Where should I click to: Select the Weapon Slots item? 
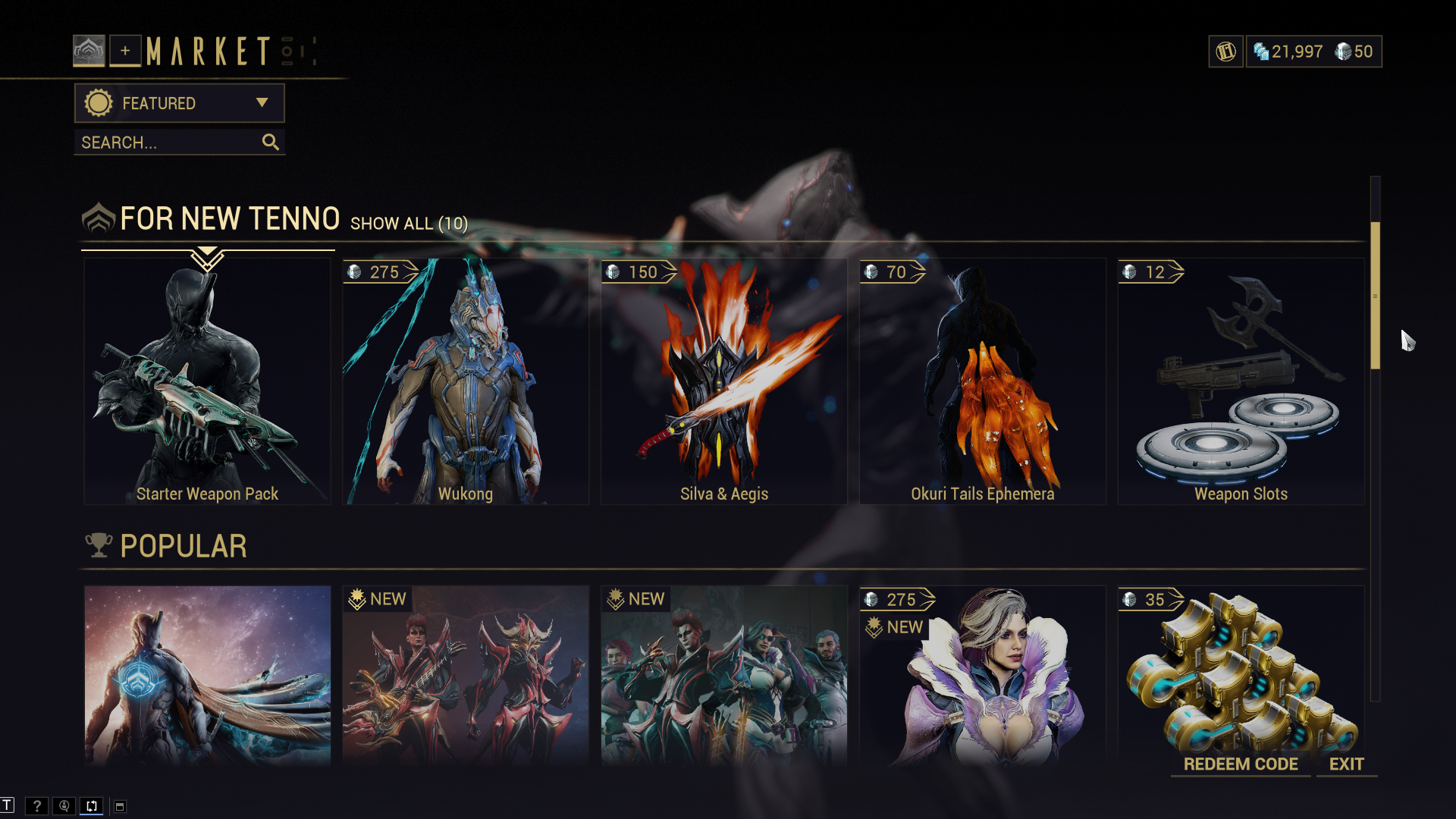coord(1241,381)
